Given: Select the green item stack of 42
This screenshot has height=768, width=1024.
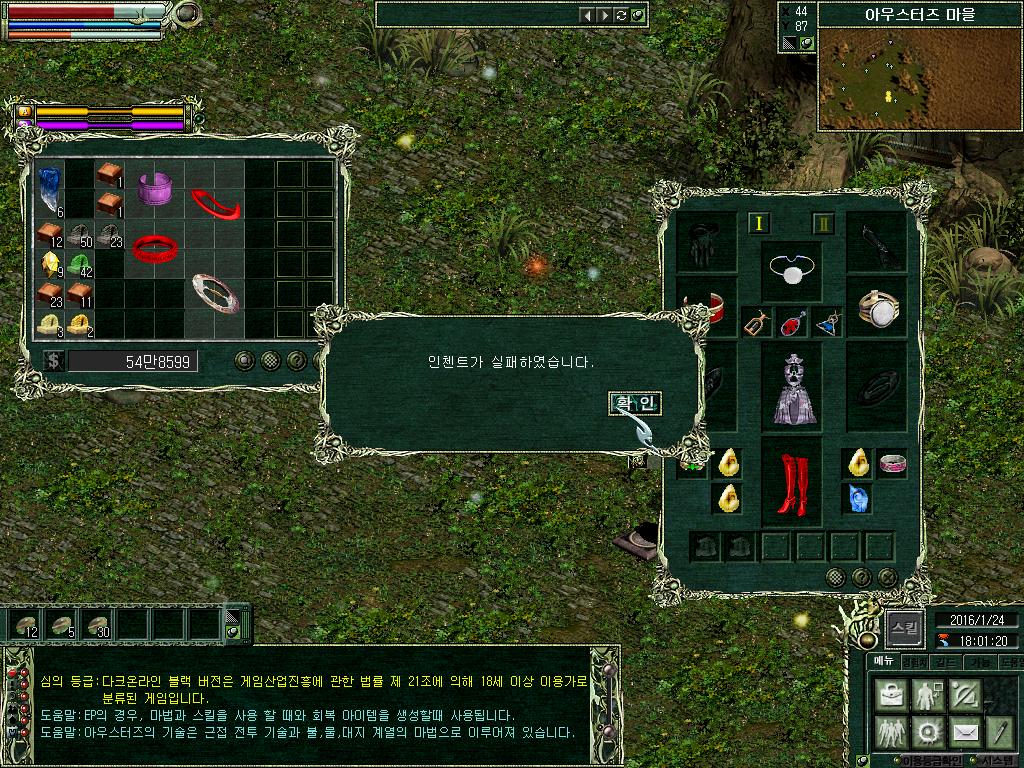Looking at the screenshot, I should coord(80,265).
